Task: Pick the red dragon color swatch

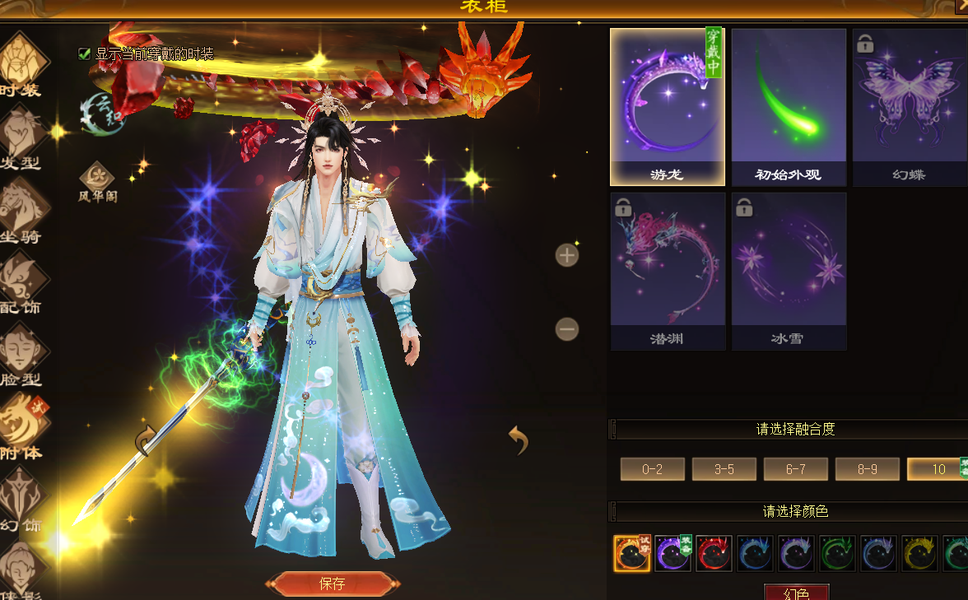Action: [x=713, y=553]
